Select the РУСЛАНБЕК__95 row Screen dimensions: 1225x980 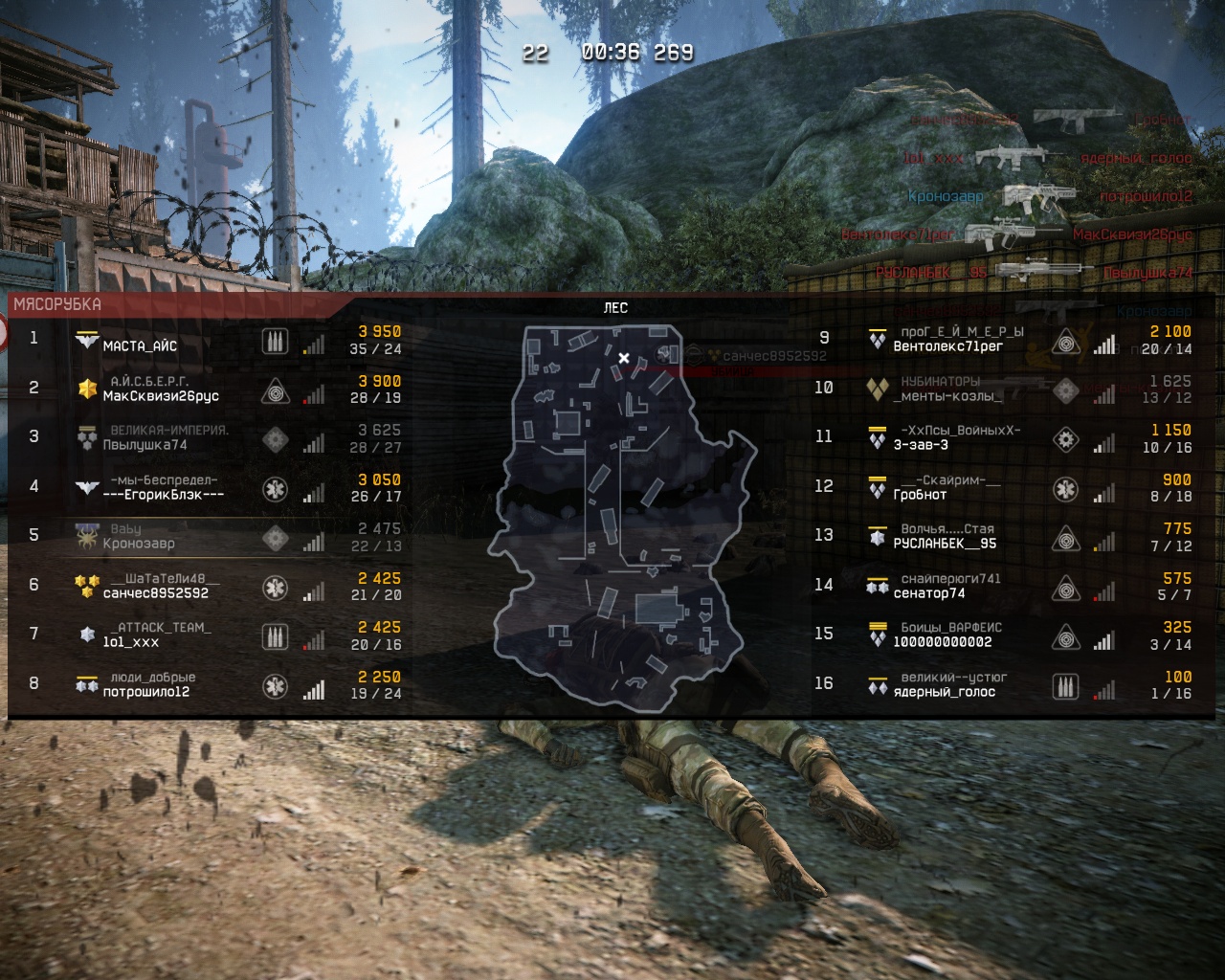point(945,544)
